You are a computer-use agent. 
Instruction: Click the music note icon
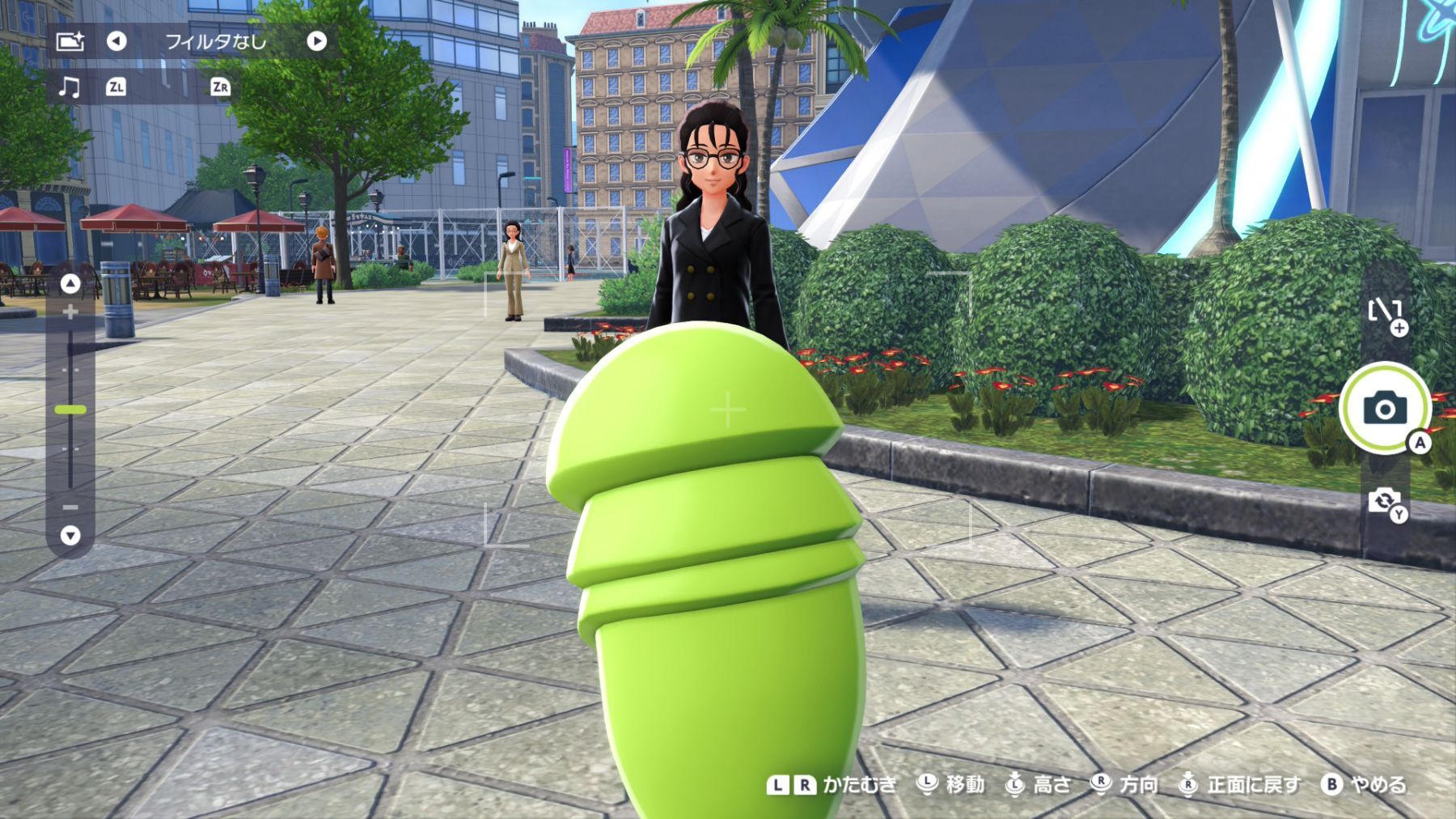tap(70, 87)
